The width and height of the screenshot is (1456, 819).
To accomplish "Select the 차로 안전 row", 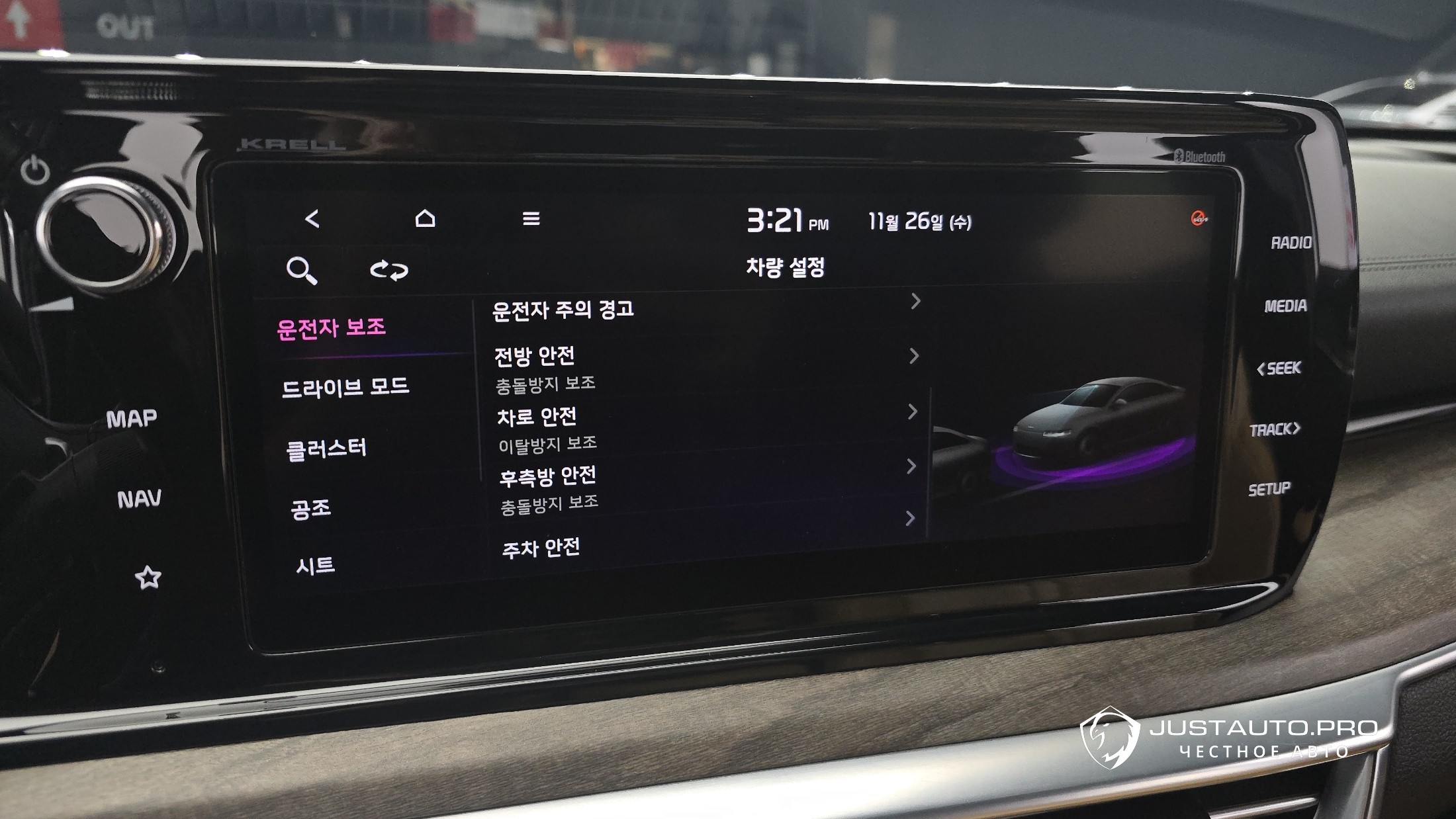I will [x=537, y=417].
